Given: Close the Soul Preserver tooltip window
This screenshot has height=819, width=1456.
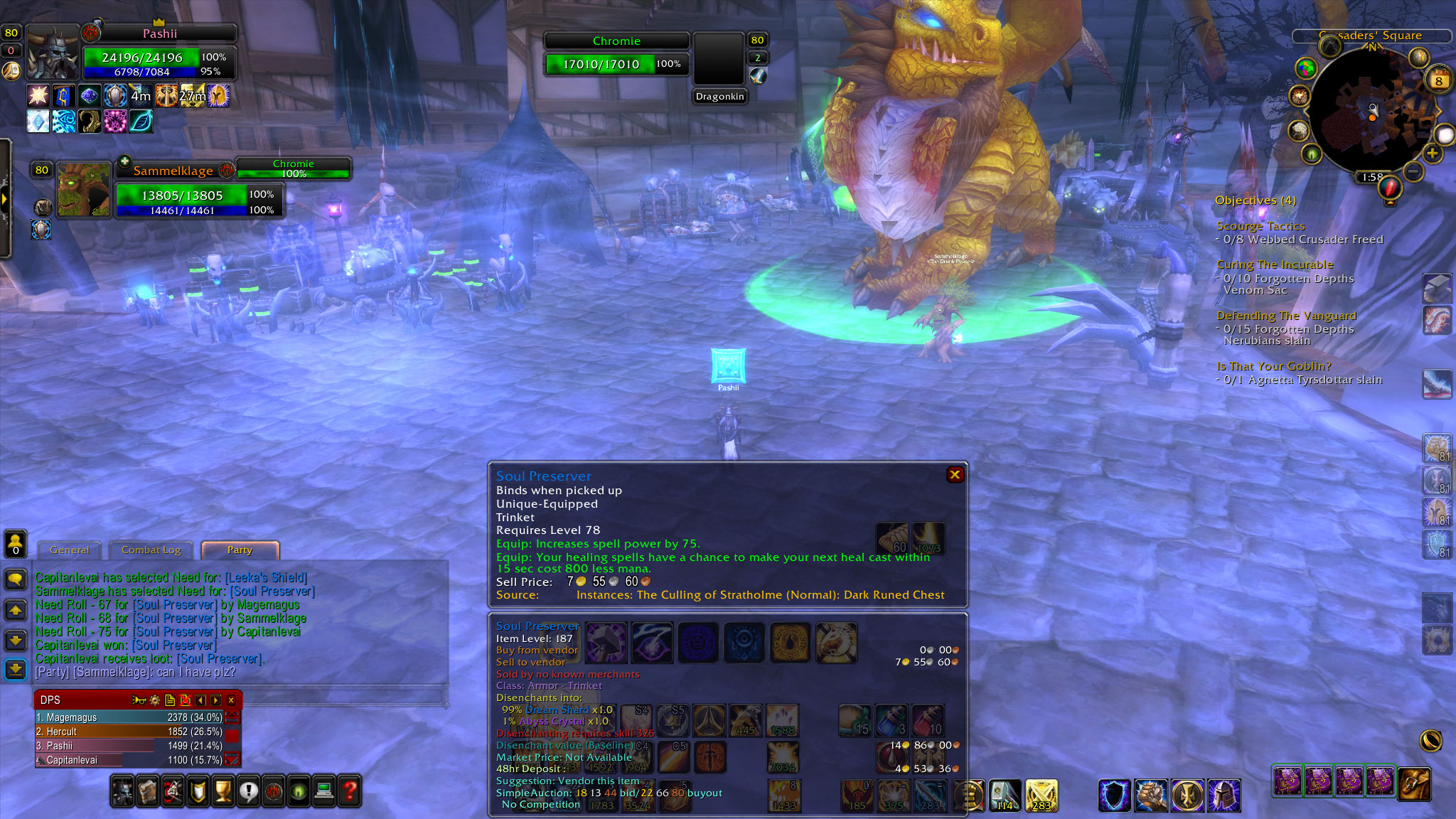Looking at the screenshot, I should pos(955,475).
